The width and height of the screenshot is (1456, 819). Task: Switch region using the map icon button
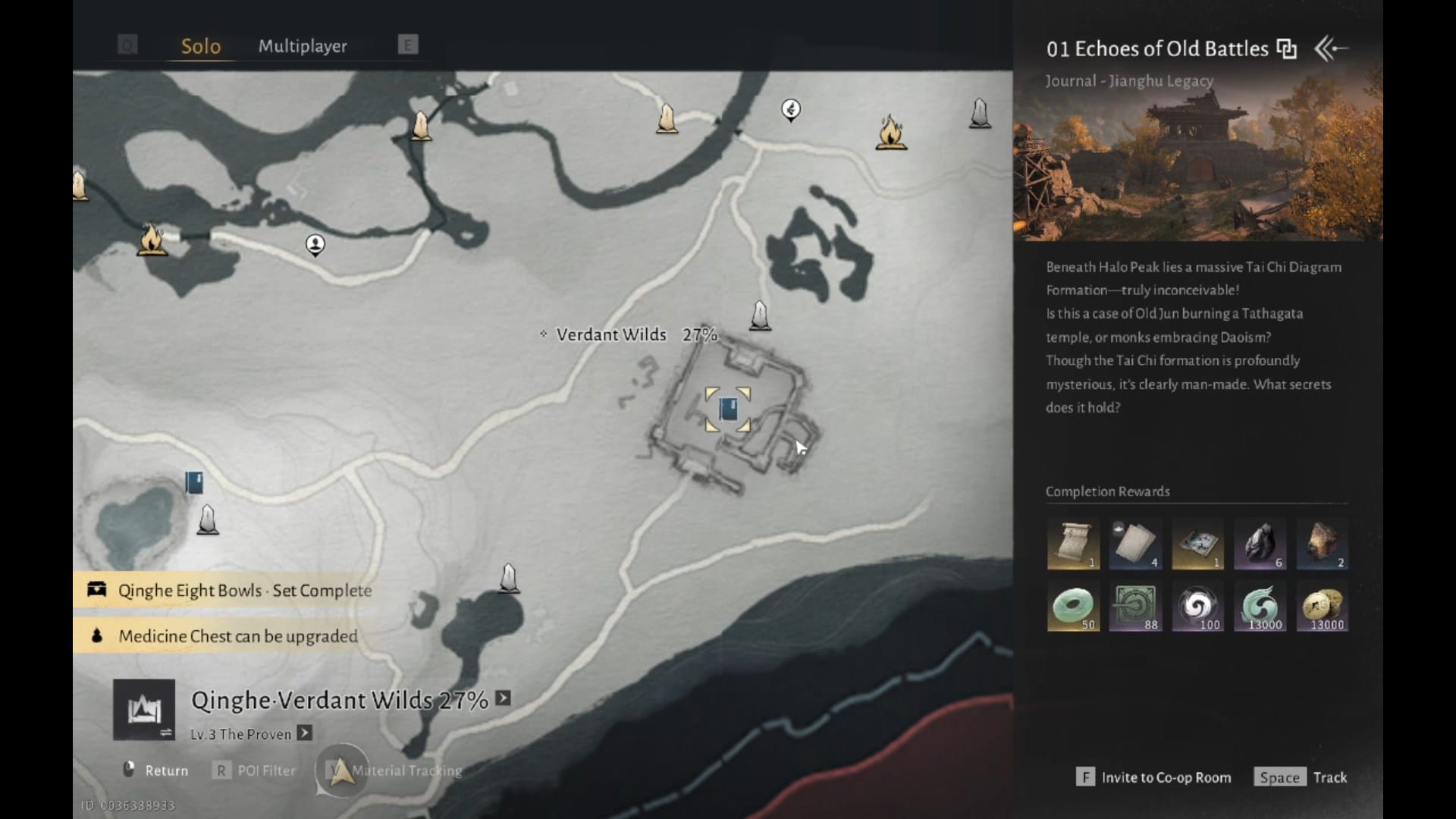(144, 710)
